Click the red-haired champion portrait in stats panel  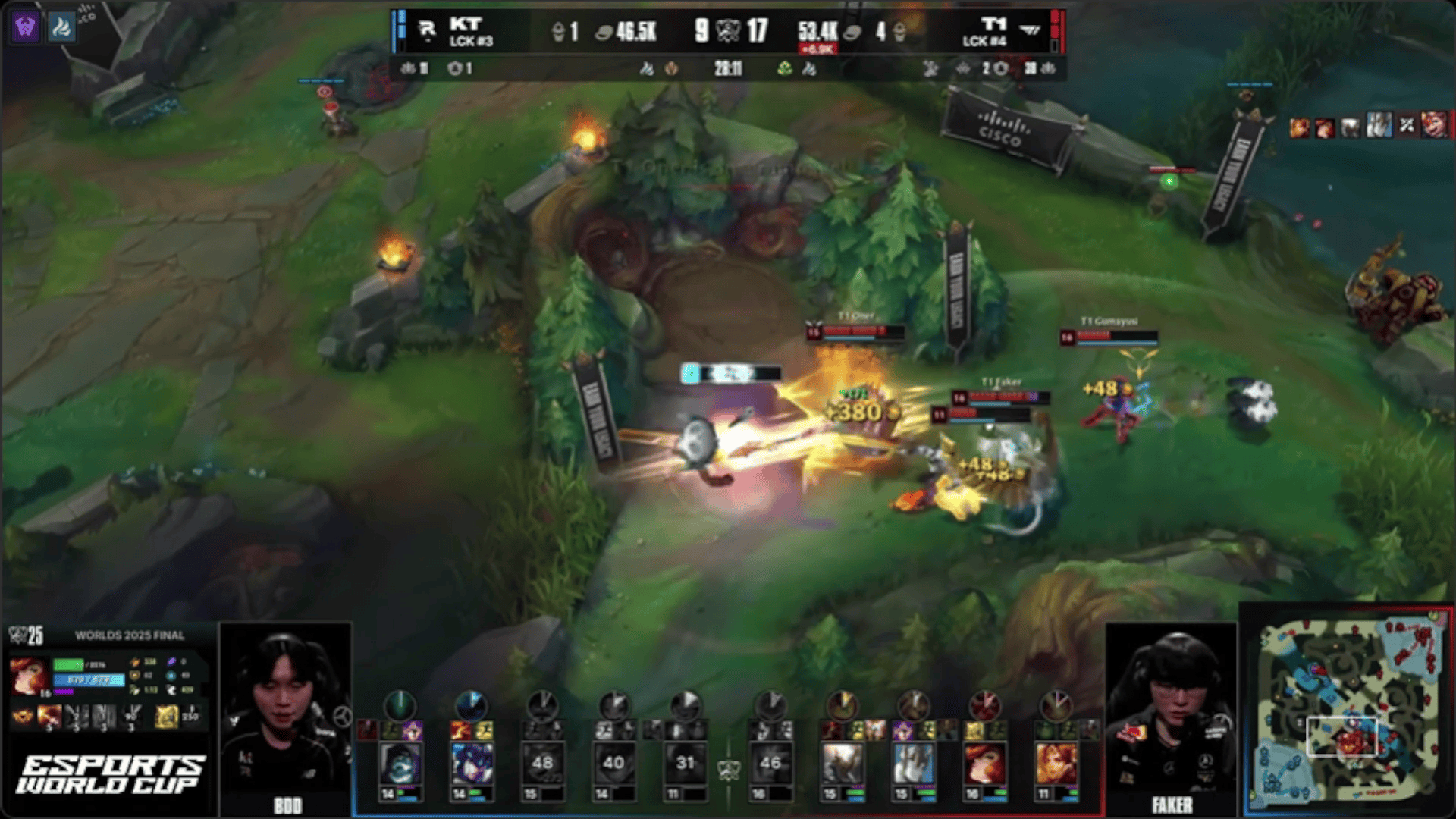[x=29, y=676]
